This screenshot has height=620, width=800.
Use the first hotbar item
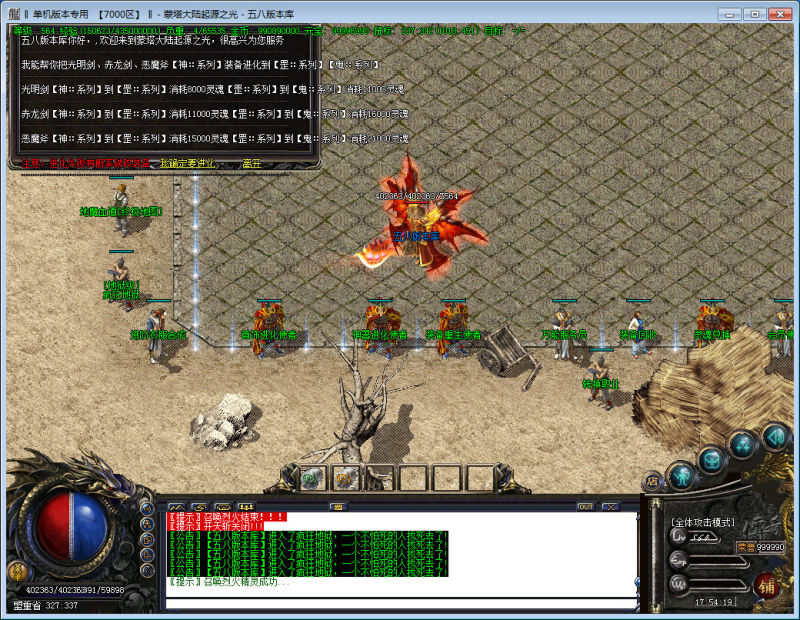[312, 479]
